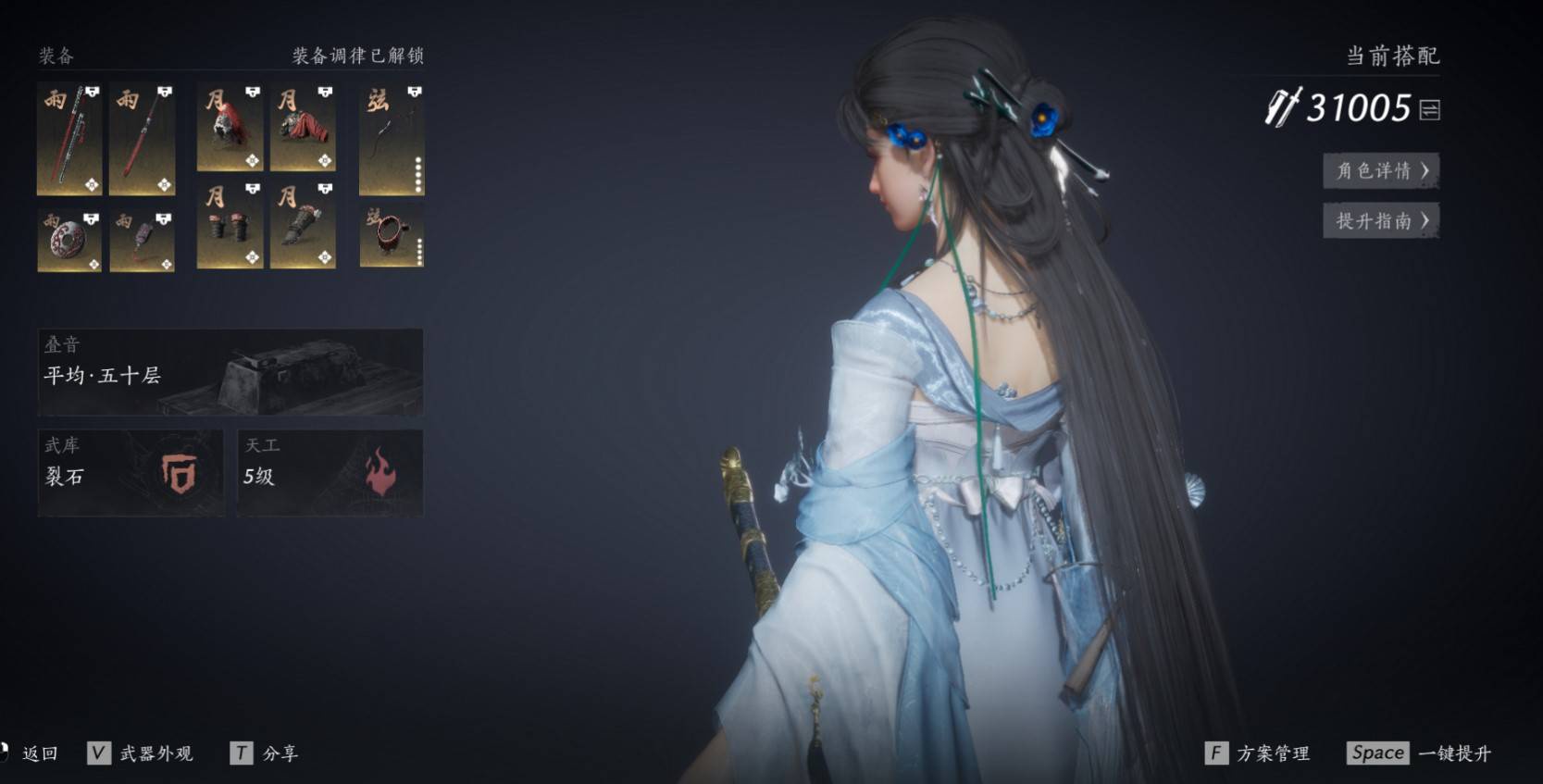The image size is (1543, 784).
Task: Toggle the icon beside the 31005 score
Action: pyautogui.click(x=1429, y=110)
